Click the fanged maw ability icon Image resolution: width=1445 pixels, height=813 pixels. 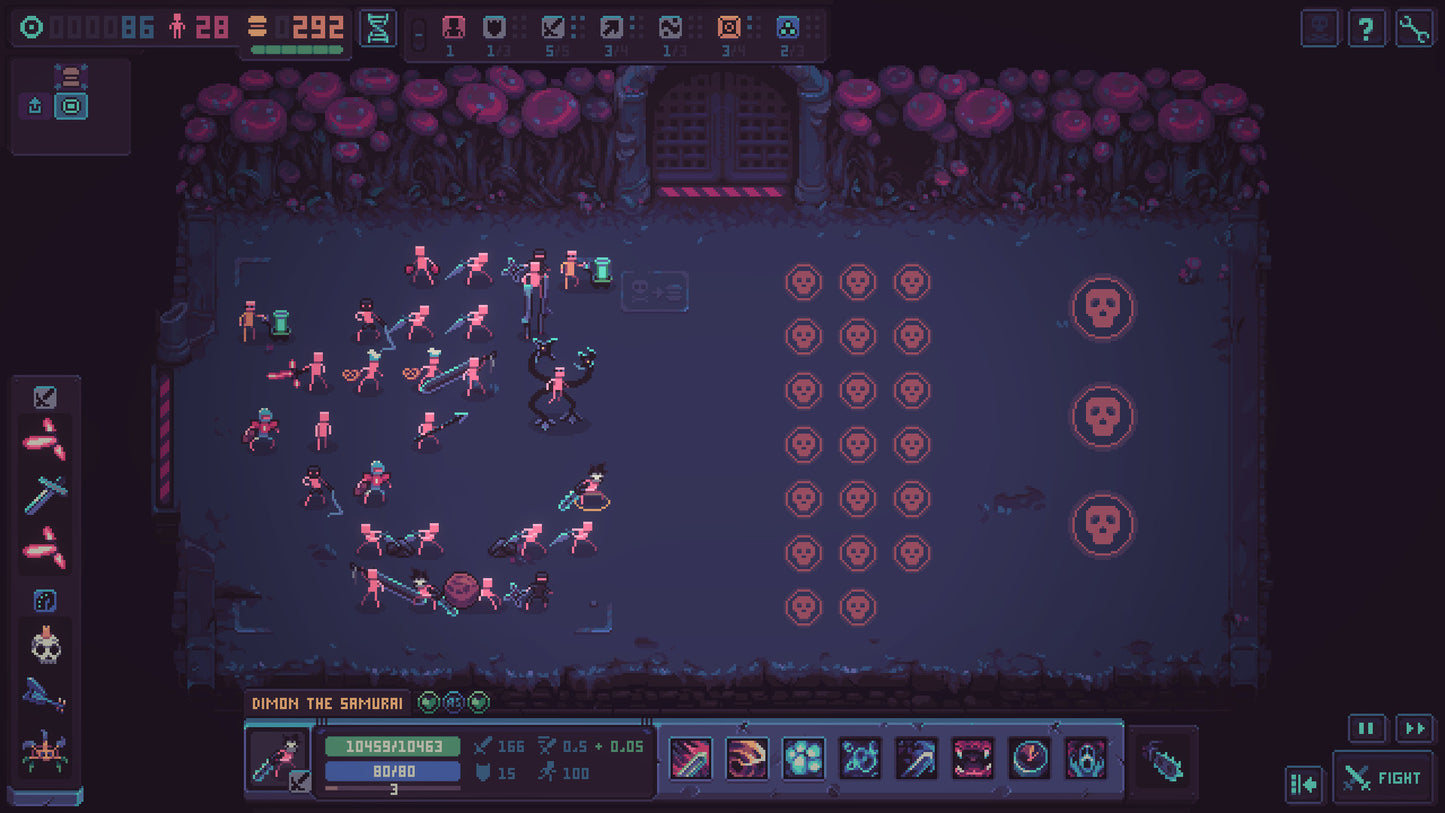tap(972, 760)
